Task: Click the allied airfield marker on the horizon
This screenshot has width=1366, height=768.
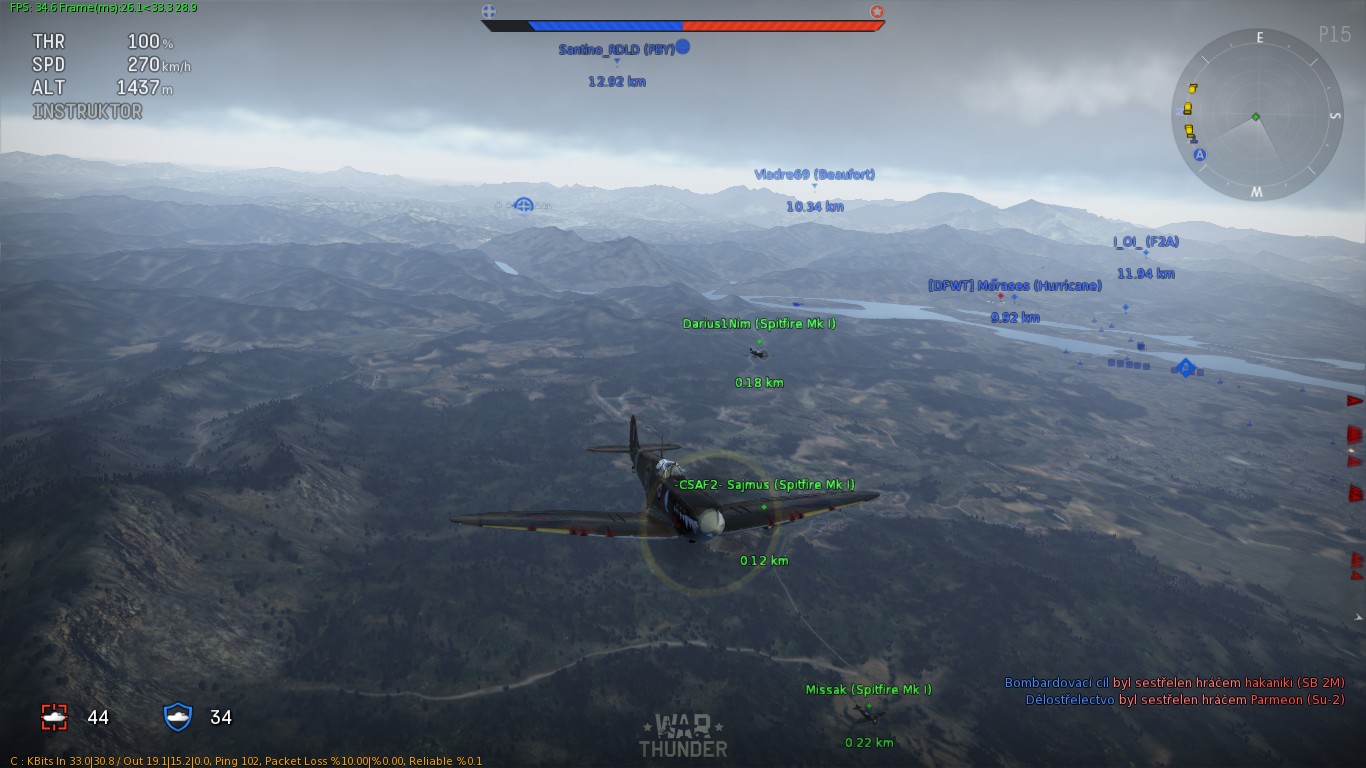Action: click(x=524, y=205)
